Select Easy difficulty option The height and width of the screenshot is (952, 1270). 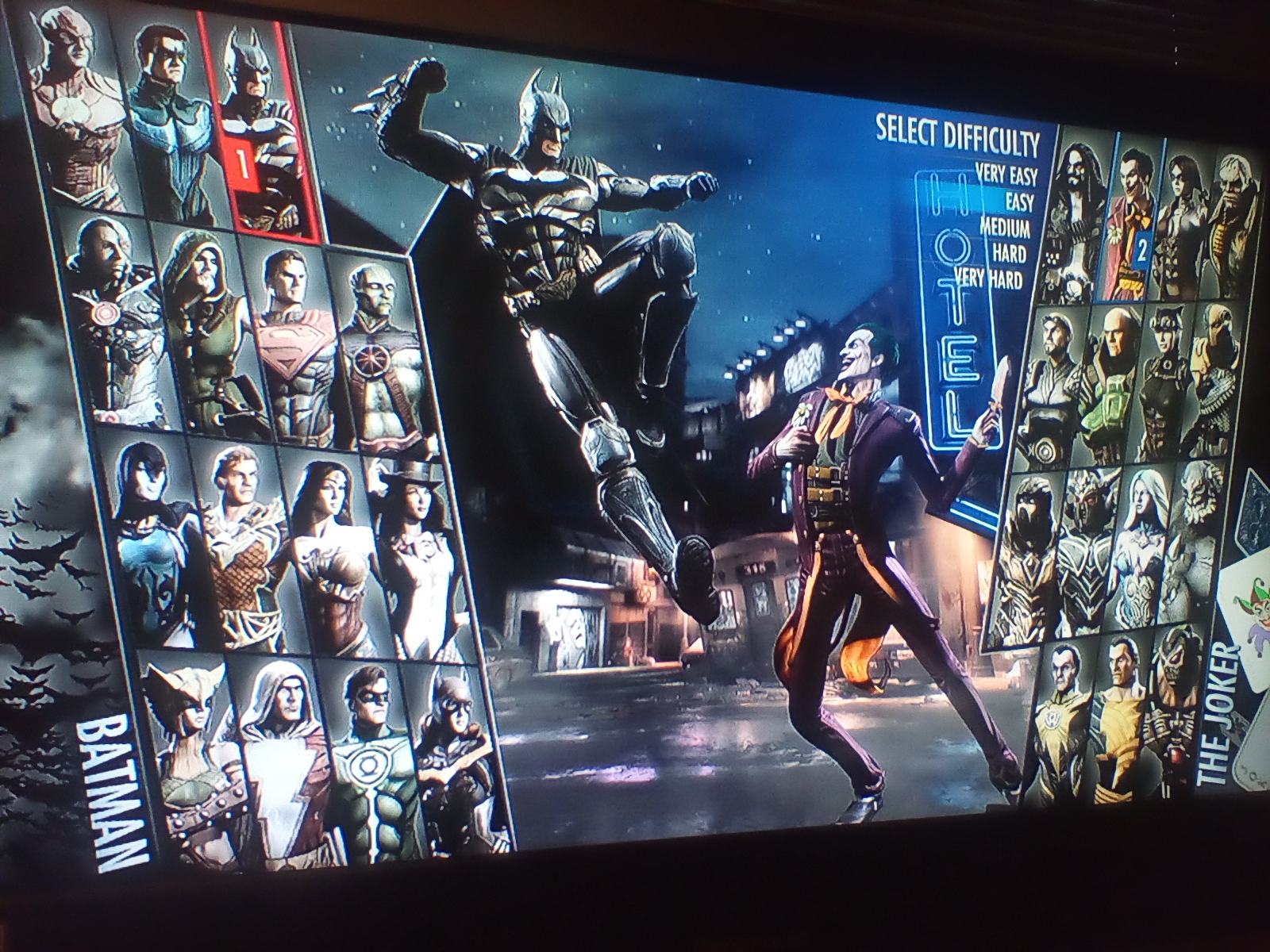(1018, 202)
